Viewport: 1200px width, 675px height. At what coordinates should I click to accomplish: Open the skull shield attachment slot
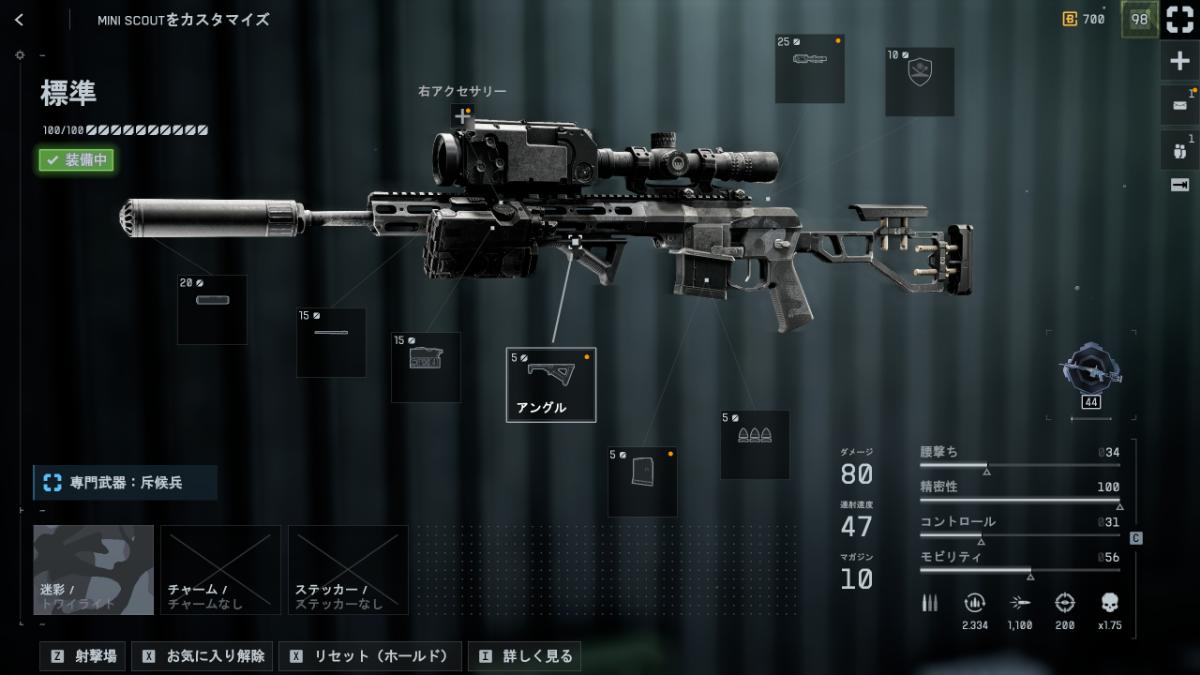[919, 81]
